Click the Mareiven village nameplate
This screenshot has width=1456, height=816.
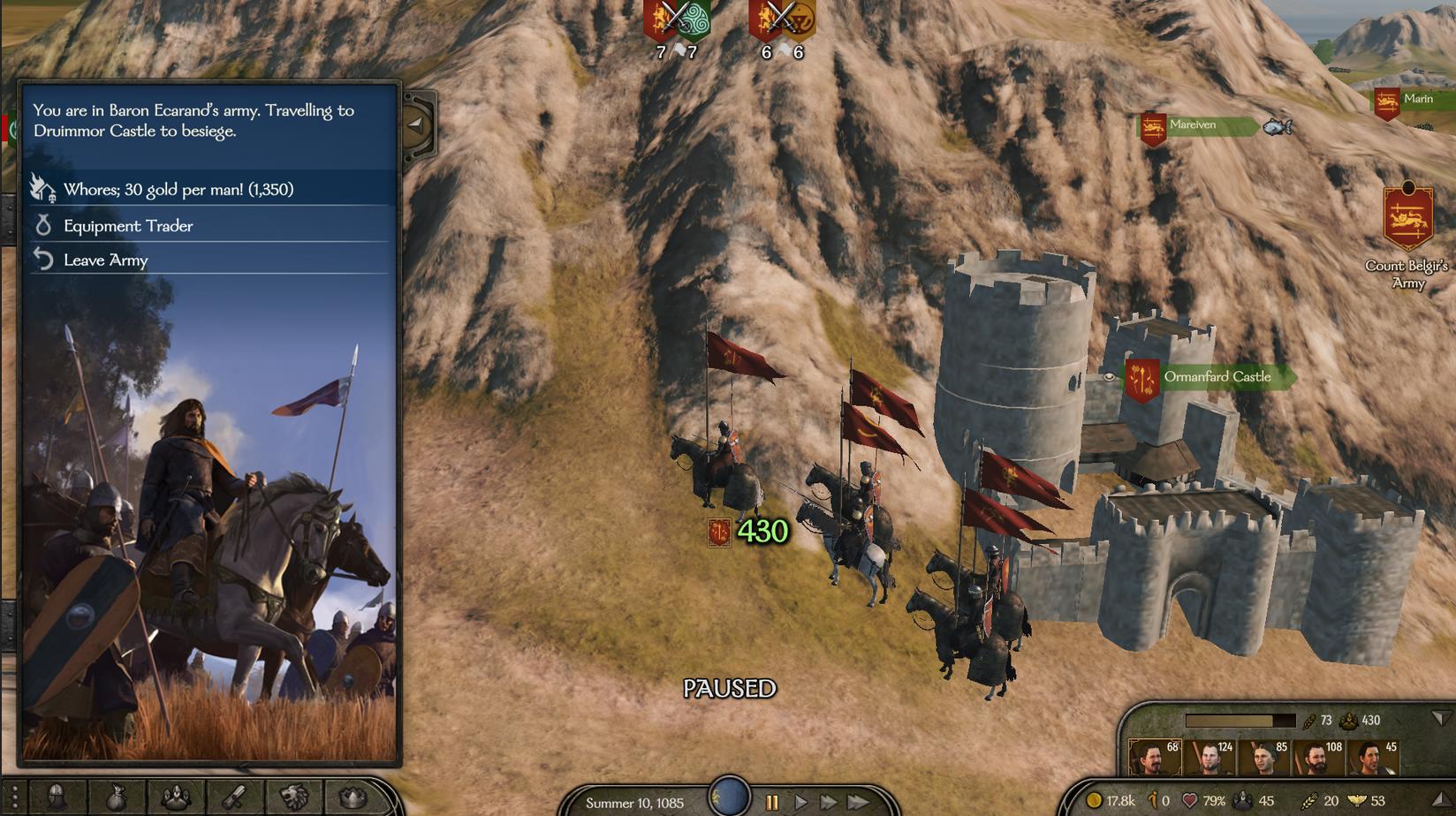[1193, 125]
